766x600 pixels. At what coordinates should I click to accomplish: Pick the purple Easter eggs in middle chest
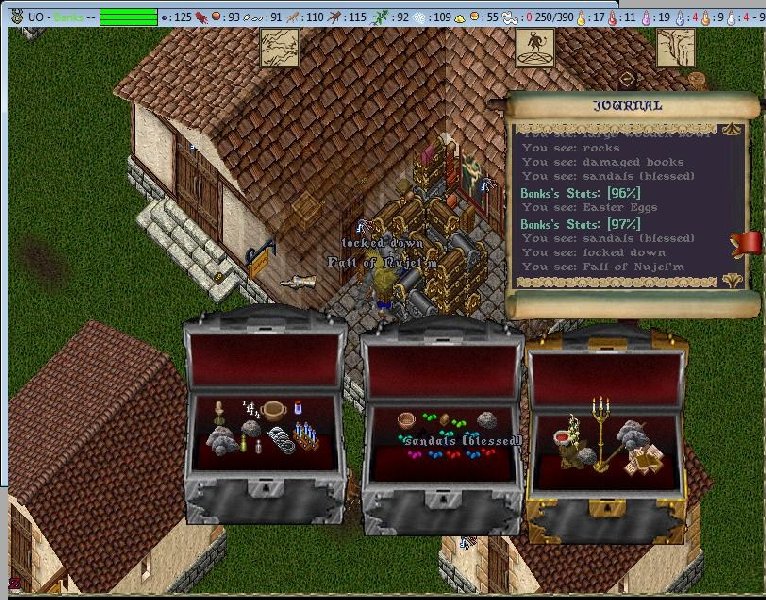[x=415, y=455]
